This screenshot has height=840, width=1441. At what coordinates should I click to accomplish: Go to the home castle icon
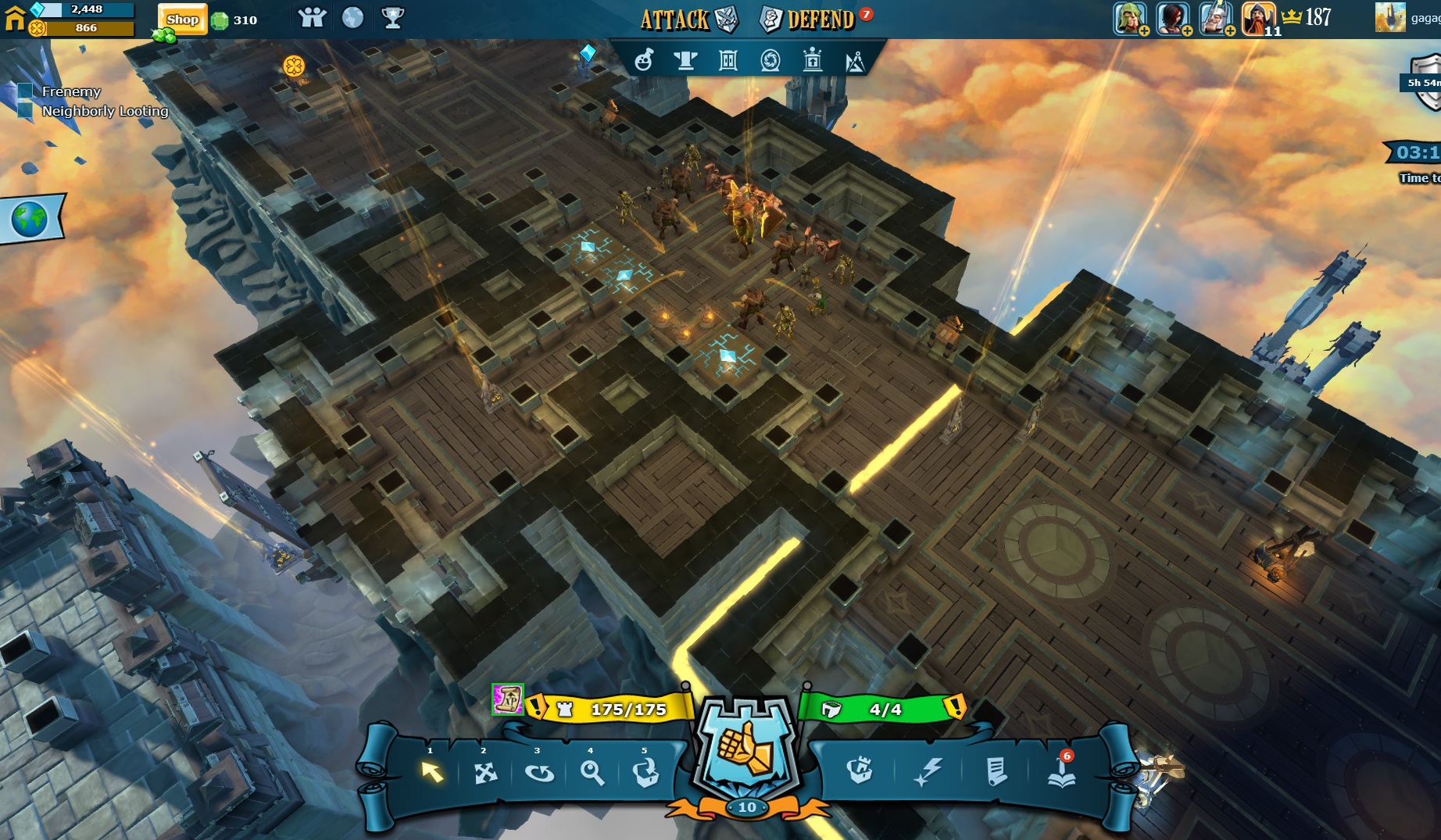click(x=14, y=17)
